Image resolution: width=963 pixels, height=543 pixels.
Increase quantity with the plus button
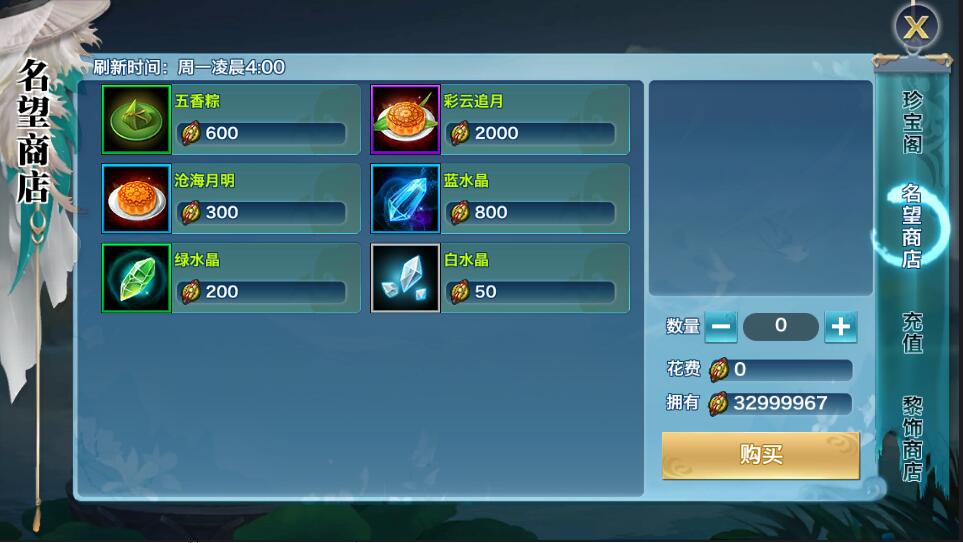coord(841,326)
